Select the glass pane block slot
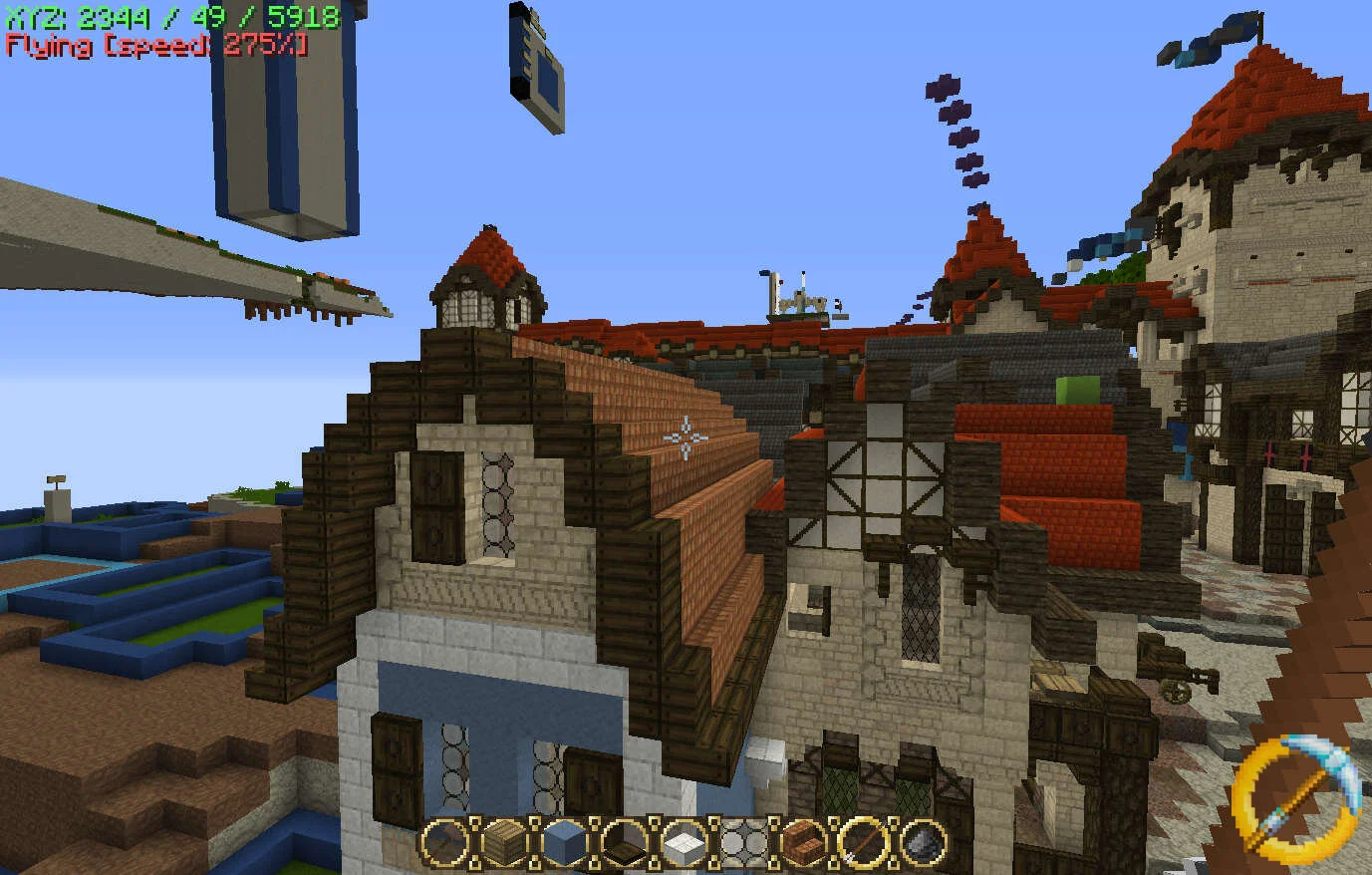The image size is (1372, 875). pos(742,845)
